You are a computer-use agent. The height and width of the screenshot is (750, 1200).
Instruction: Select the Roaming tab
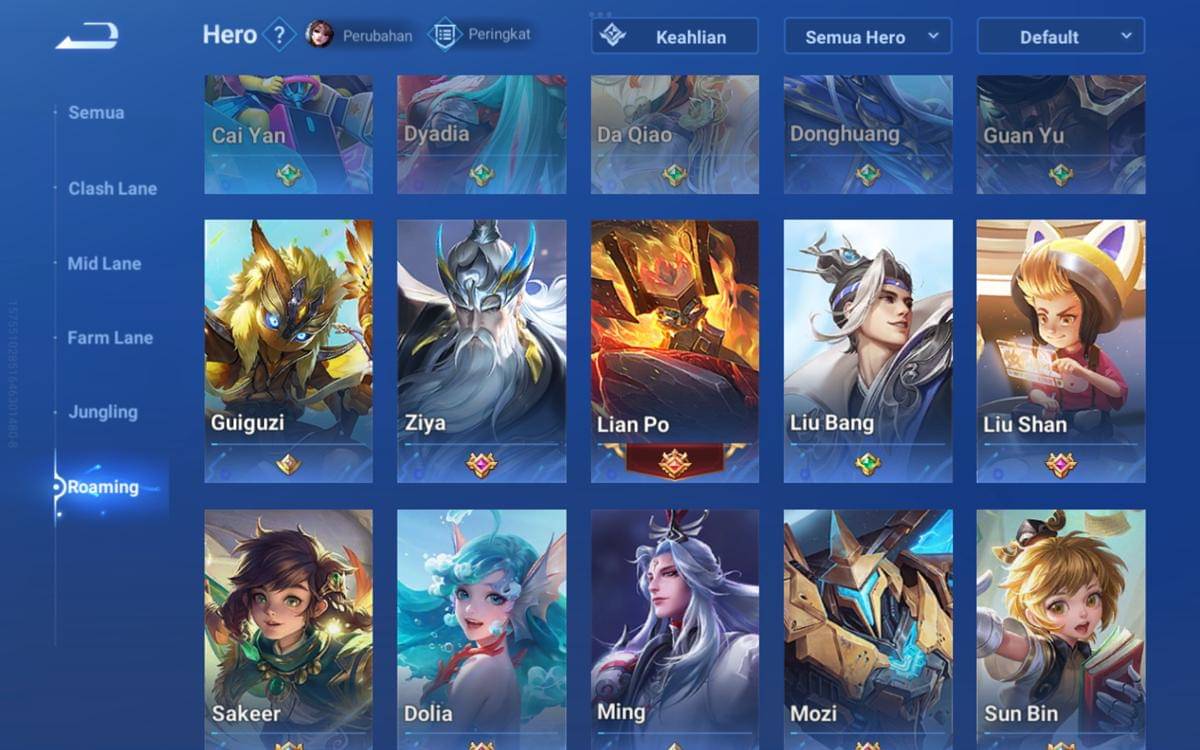pyautogui.click(x=103, y=488)
